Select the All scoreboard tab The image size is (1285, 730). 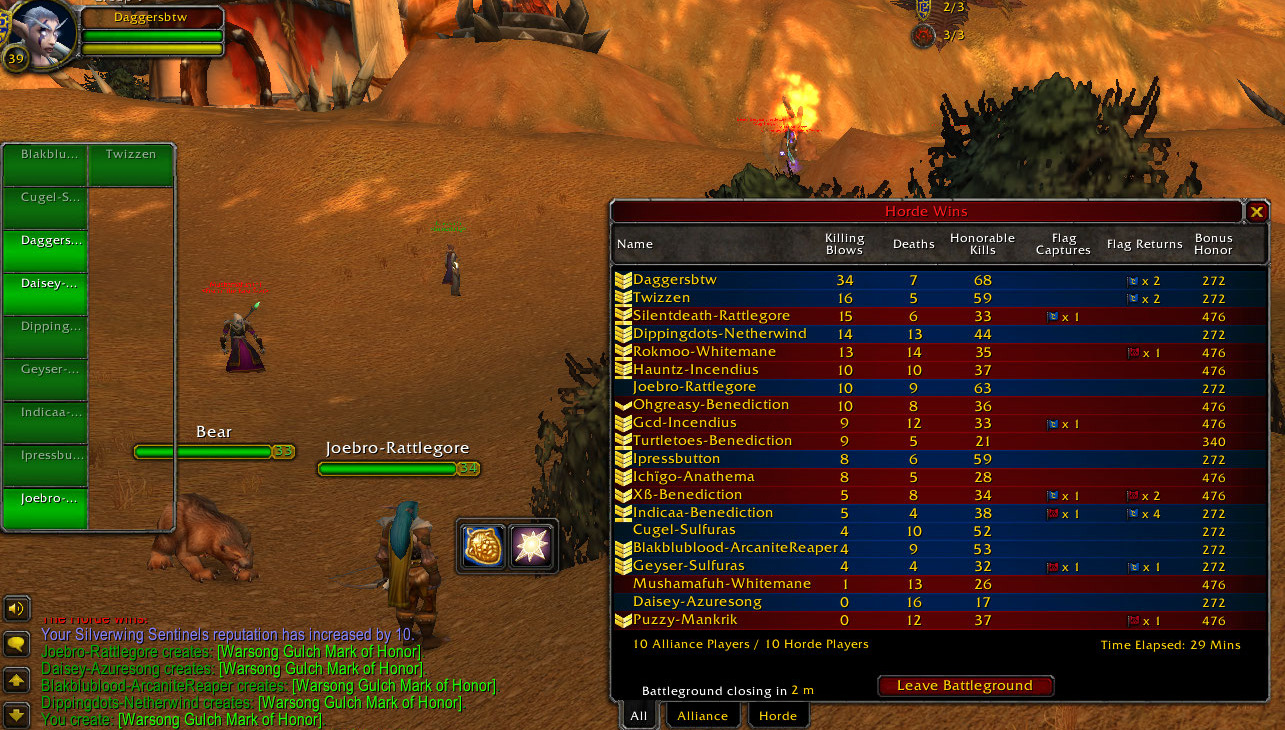pyautogui.click(x=639, y=715)
